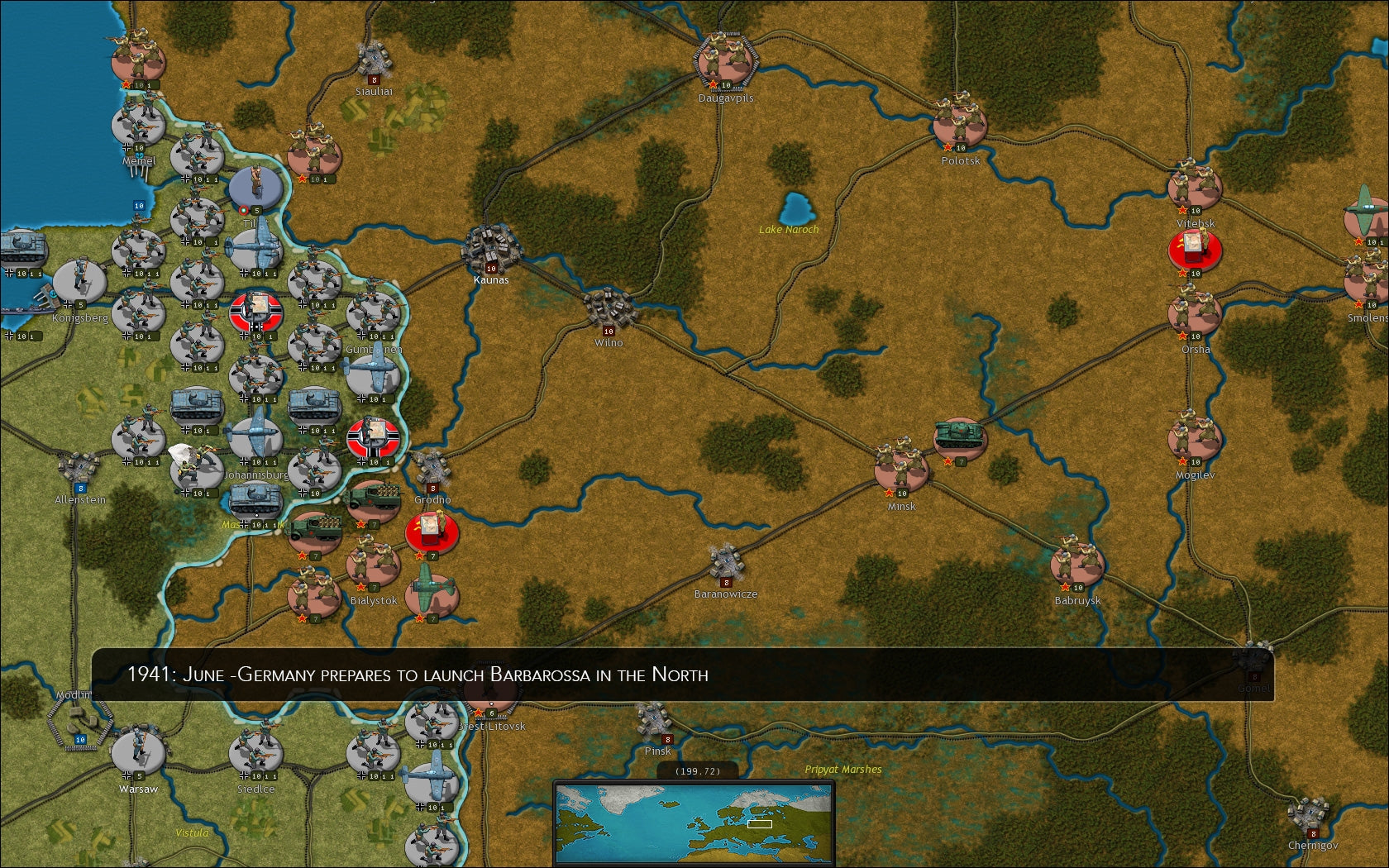Click the viewport rectangle on the minimap
The image size is (1389, 868).
coord(759,824)
